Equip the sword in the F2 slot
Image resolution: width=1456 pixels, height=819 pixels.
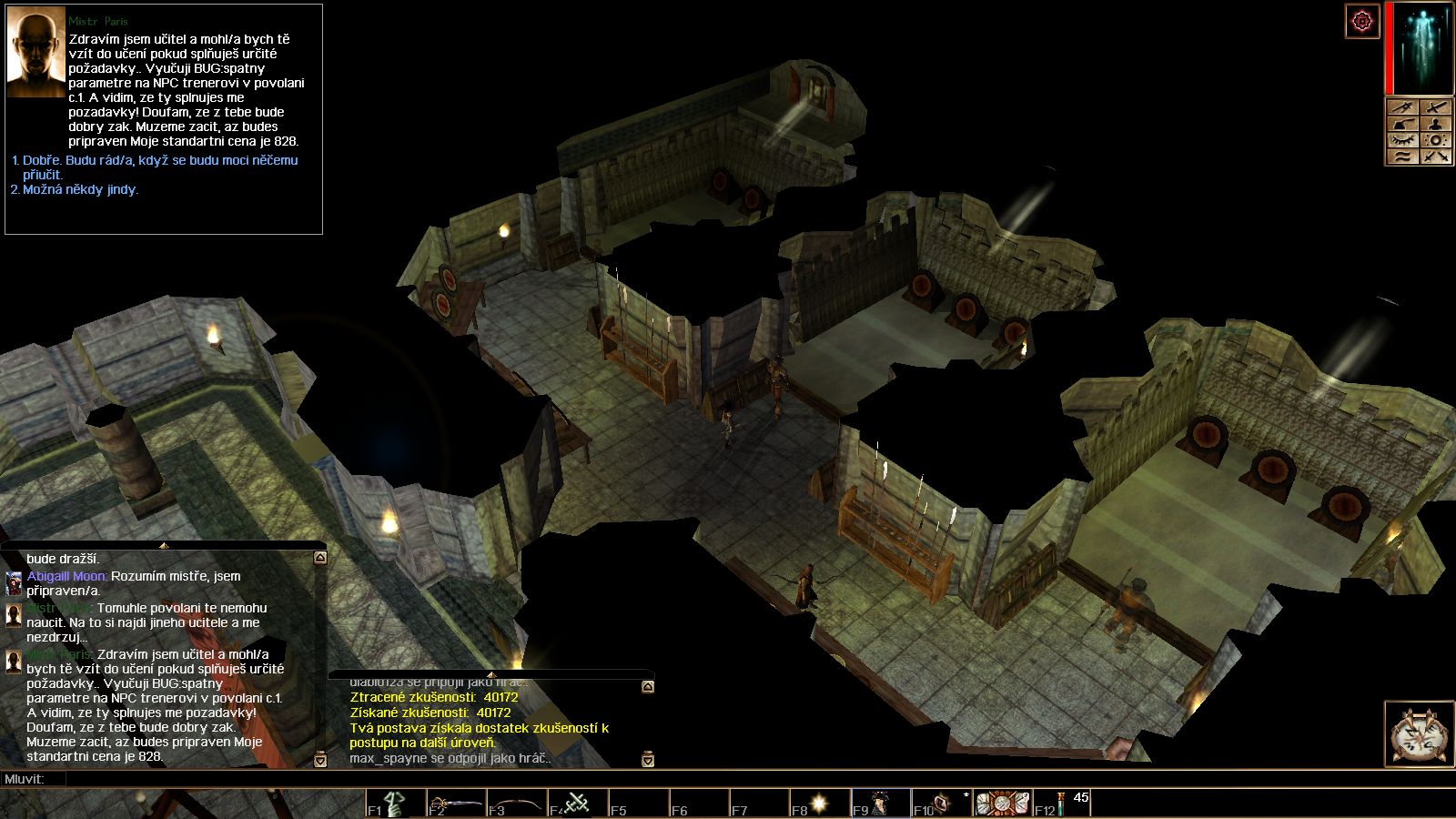pyautogui.click(x=456, y=804)
